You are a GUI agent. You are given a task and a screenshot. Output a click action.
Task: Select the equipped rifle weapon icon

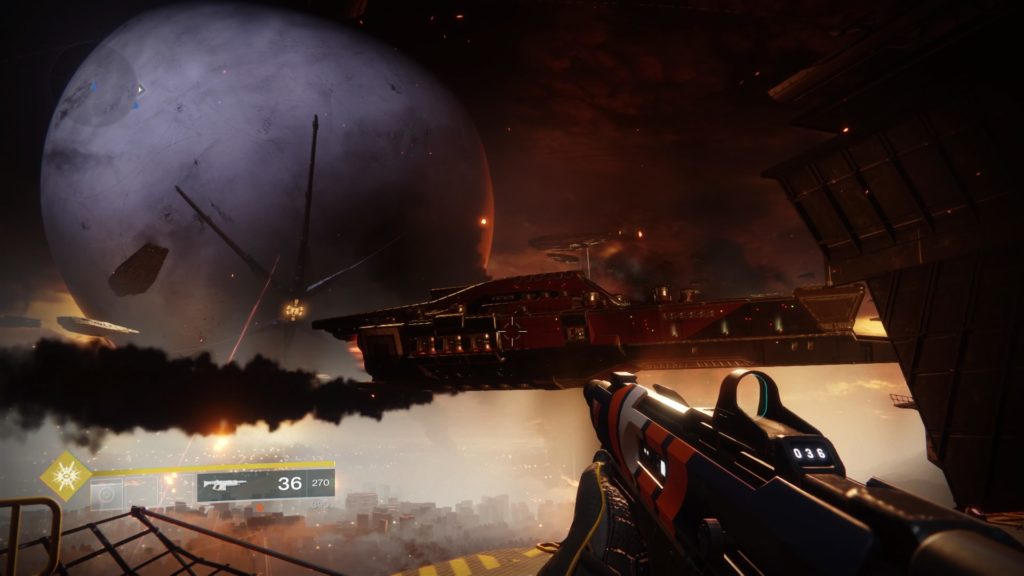(228, 485)
